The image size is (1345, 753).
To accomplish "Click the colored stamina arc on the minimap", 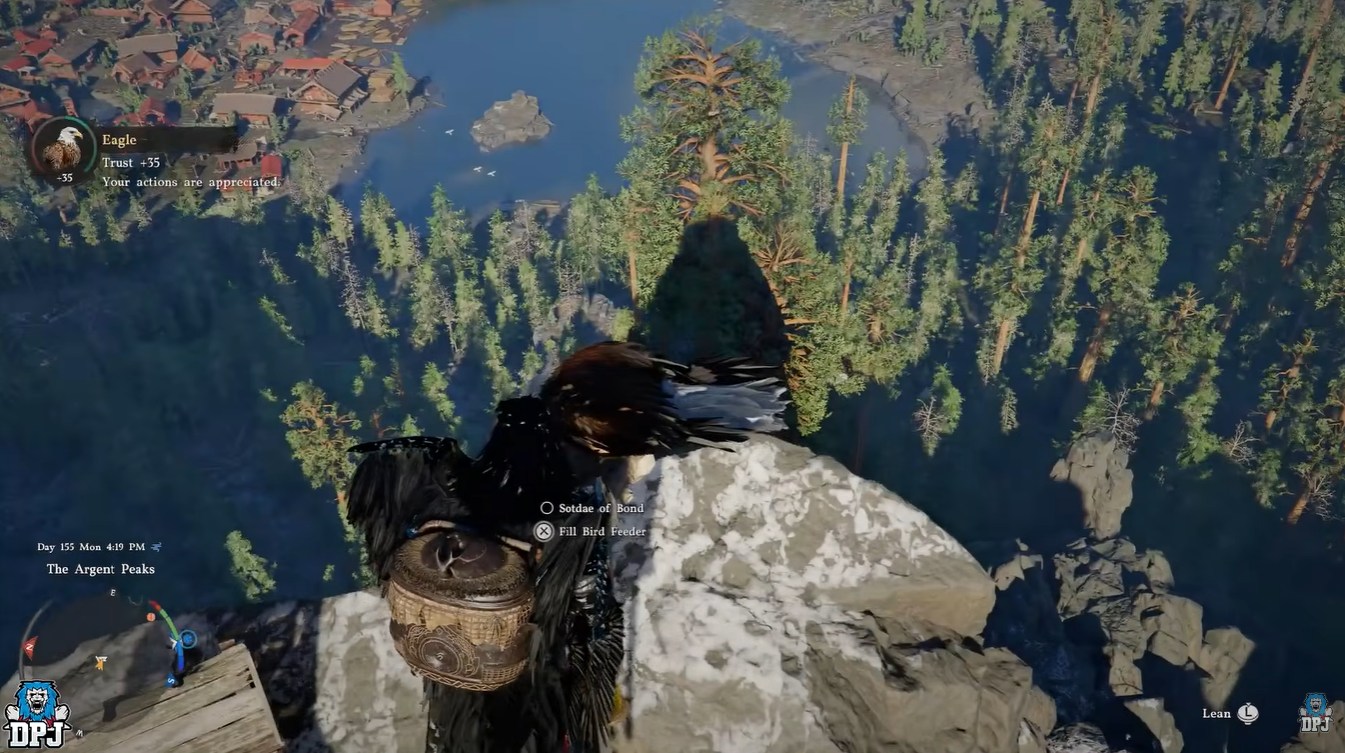I will click(168, 622).
